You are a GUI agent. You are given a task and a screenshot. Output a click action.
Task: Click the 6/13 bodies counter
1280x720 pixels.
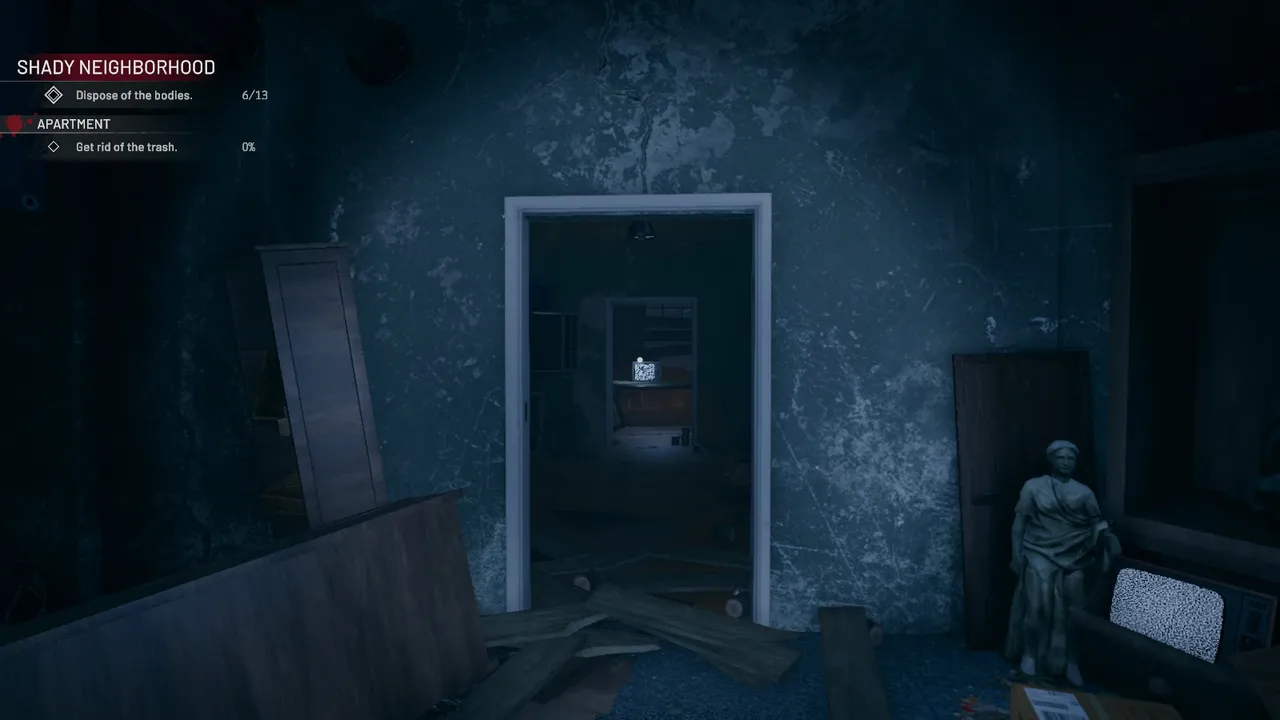(x=254, y=95)
